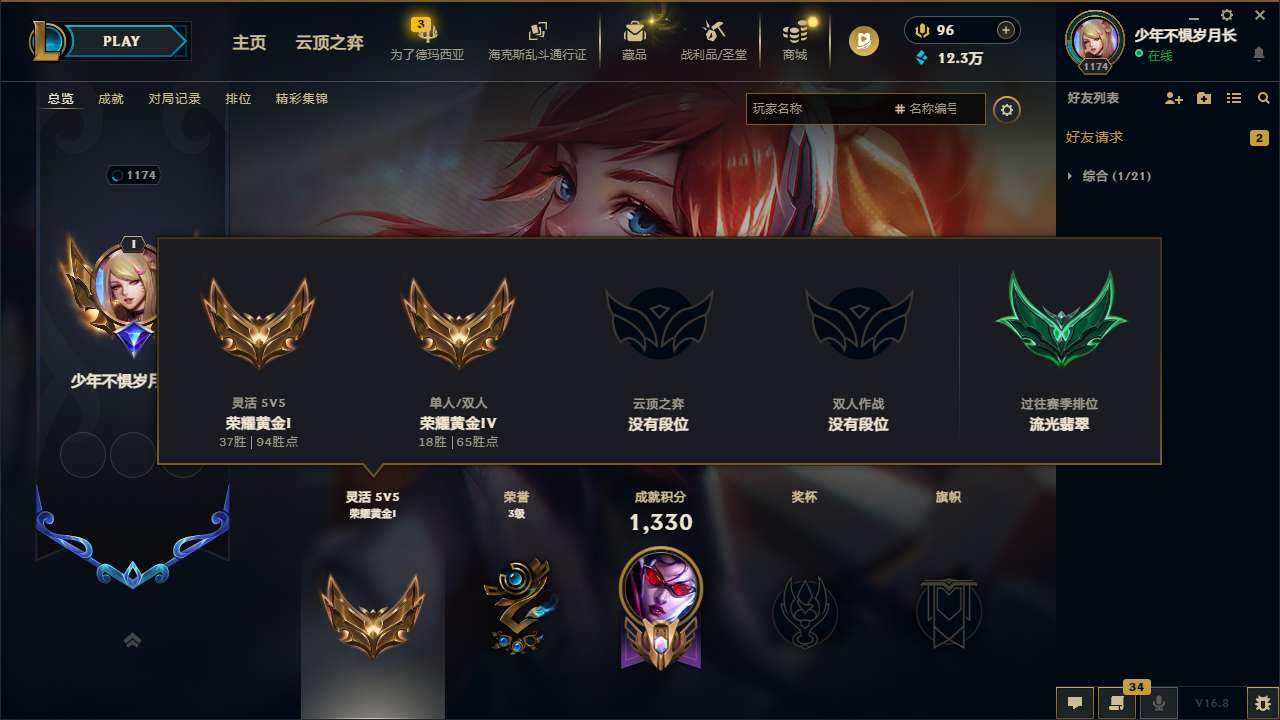The height and width of the screenshot is (720, 1280).
Task: Open the 海克斯乱斗通行证 pass page
Action: tap(538, 40)
